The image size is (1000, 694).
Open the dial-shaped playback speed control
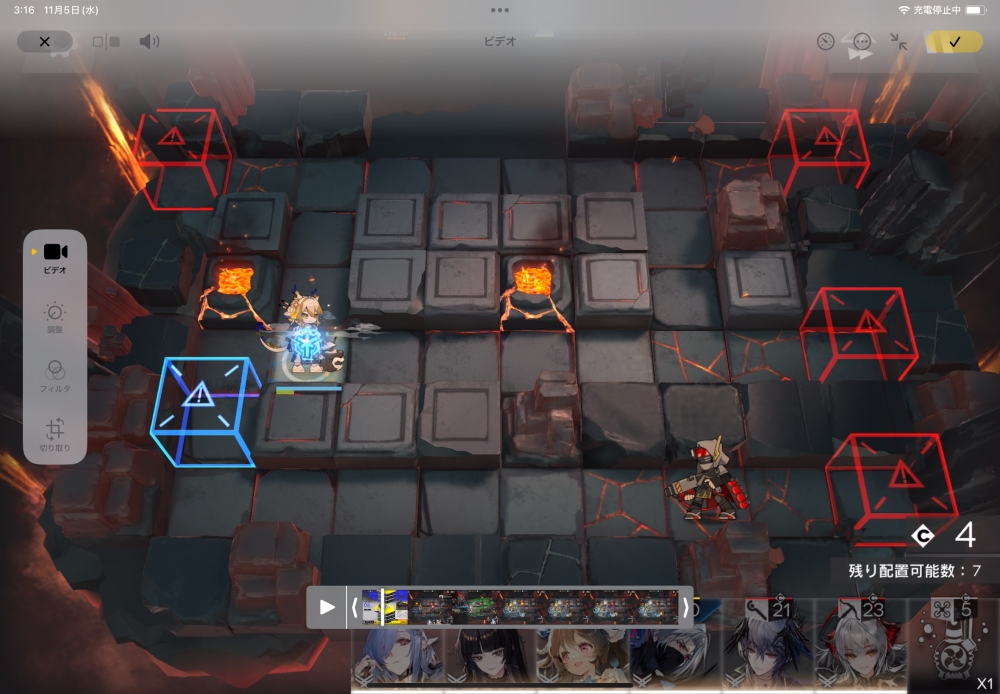pyautogui.click(x=825, y=42)
